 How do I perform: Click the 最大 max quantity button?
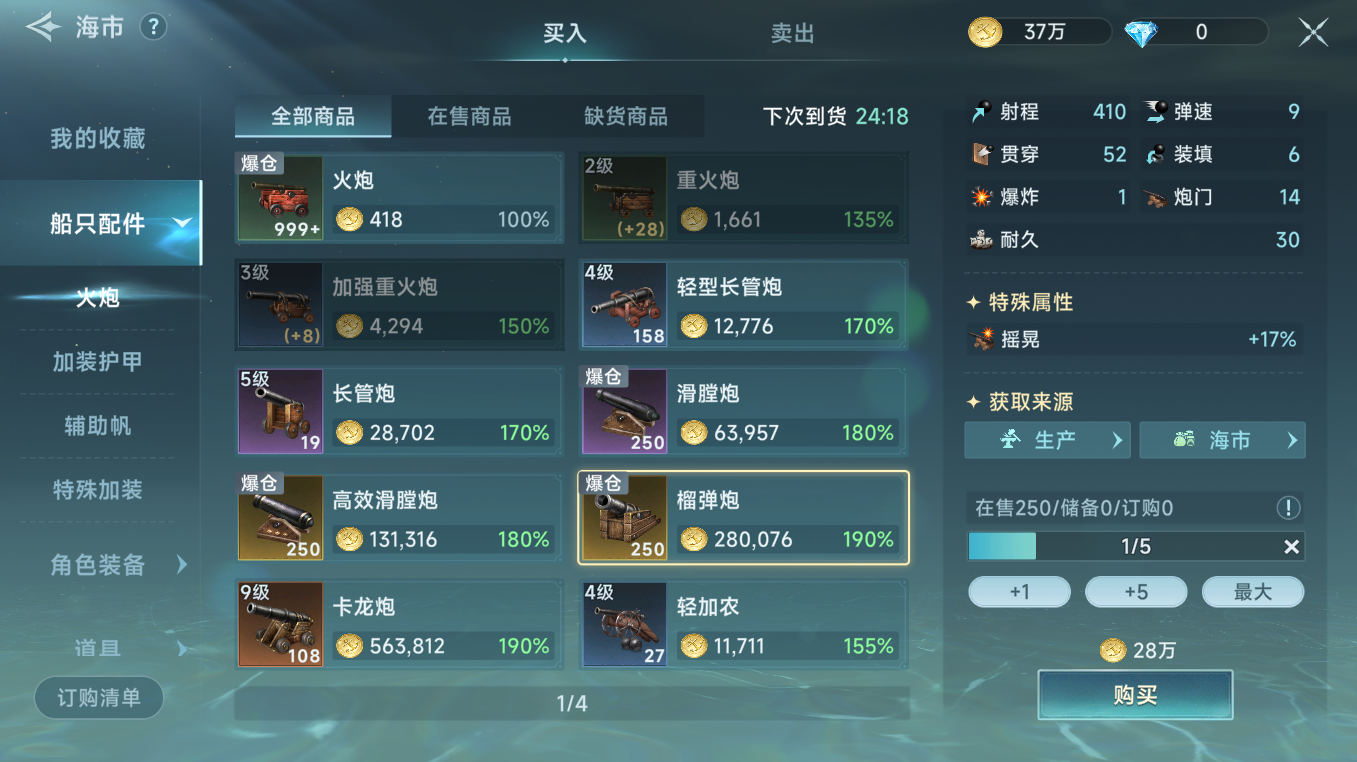tap(1253, 591)
